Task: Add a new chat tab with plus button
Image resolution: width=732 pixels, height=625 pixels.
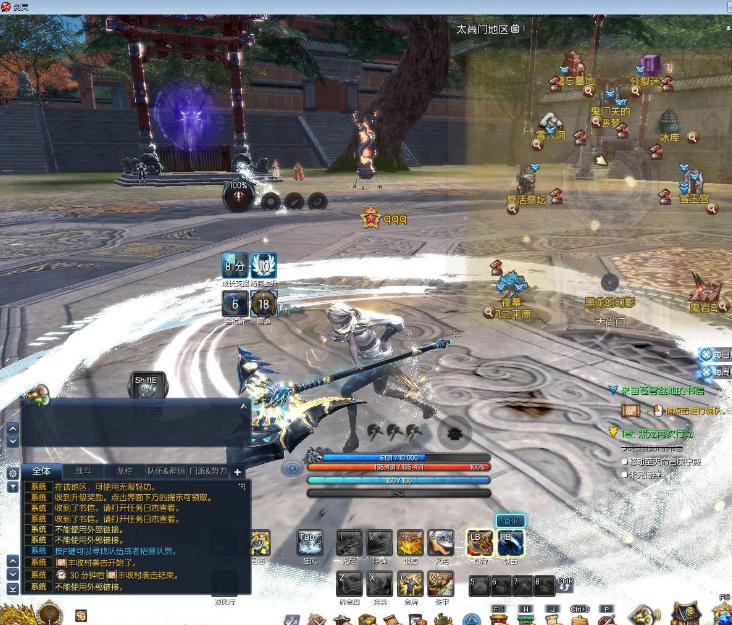Action: coord(238,471)
